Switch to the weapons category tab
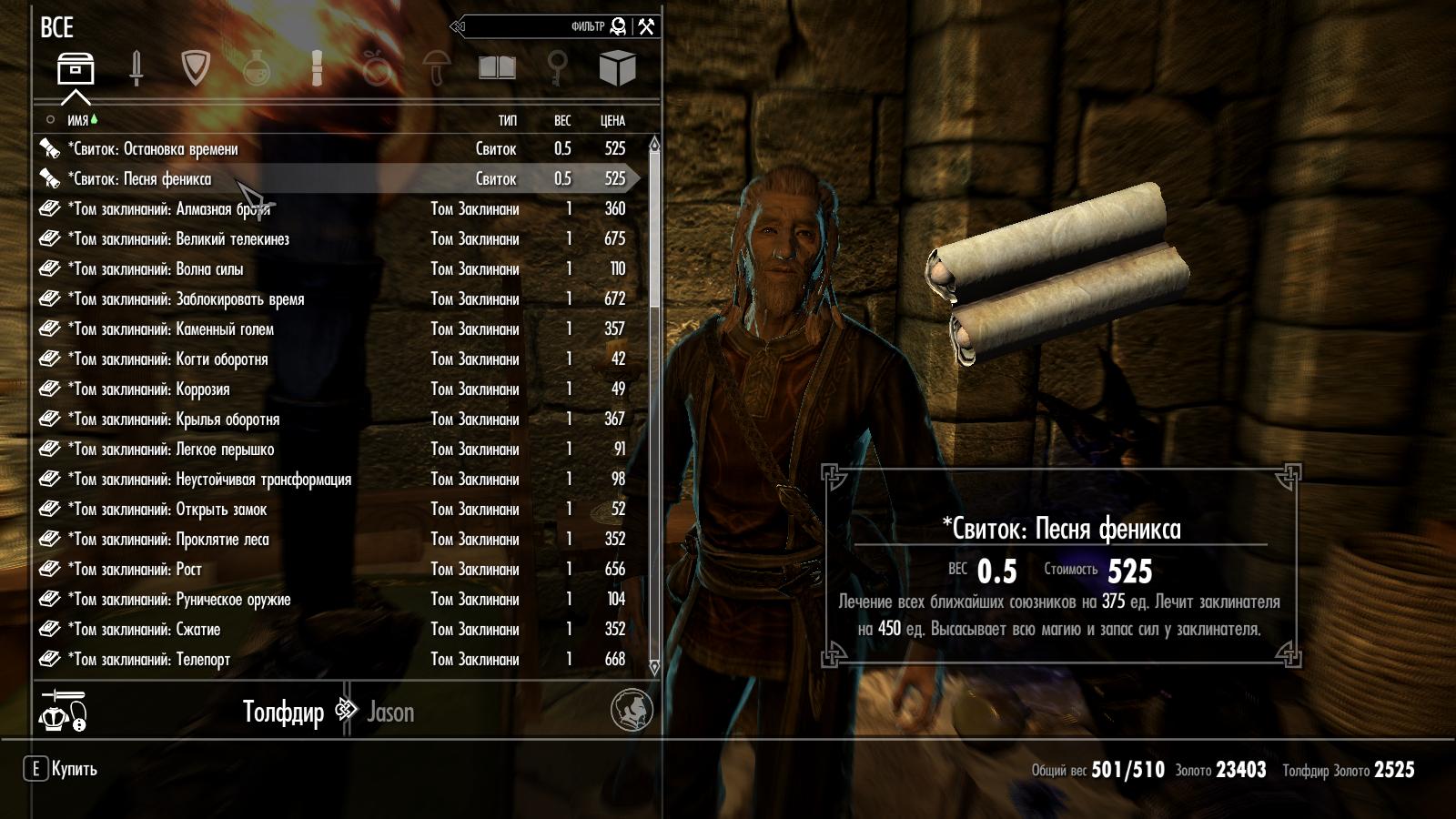Image resolution: width=1456 pixels, height=819 pixels. coord(136,69)
